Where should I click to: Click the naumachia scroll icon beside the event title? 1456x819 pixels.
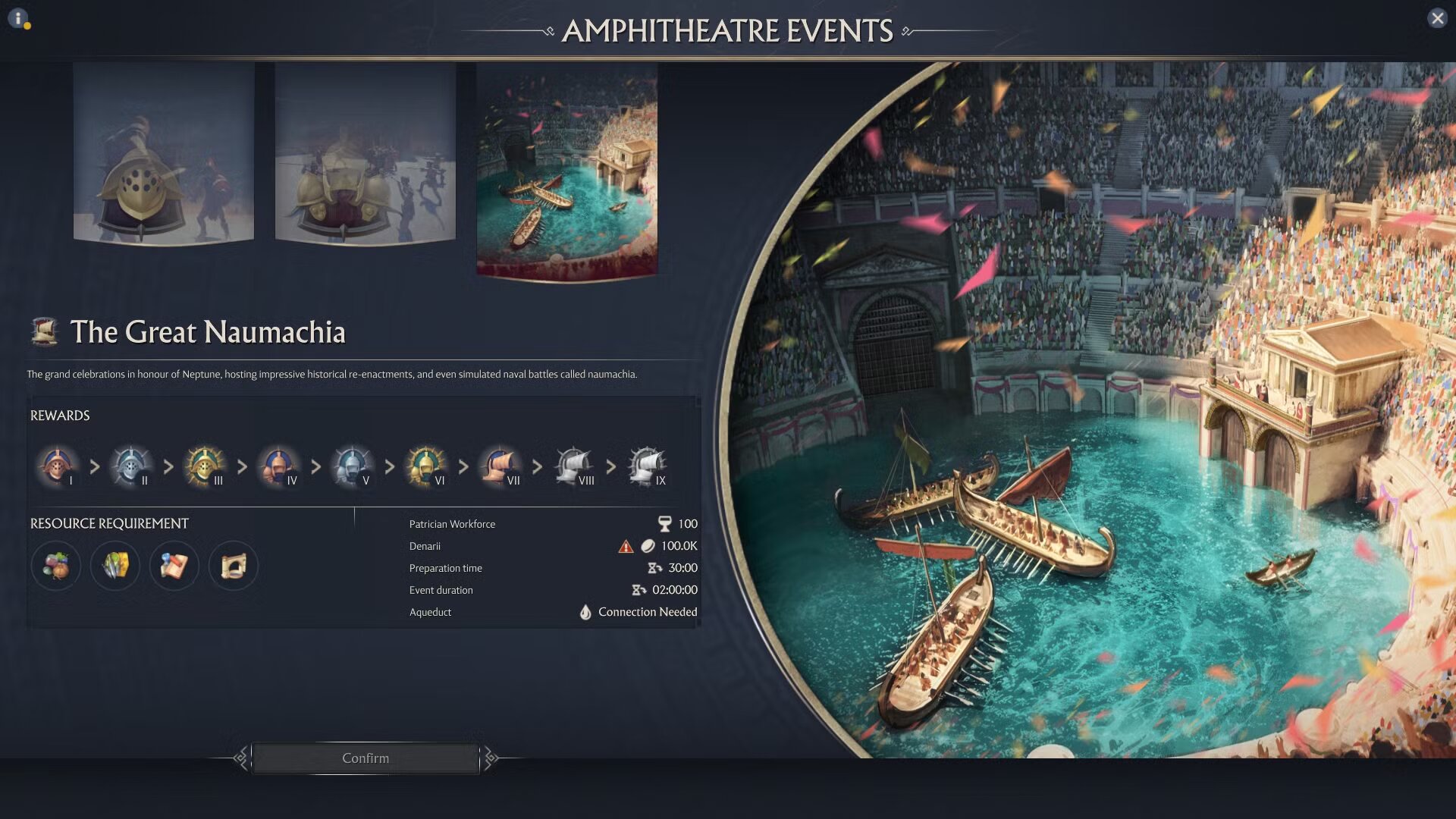[44, 332]
